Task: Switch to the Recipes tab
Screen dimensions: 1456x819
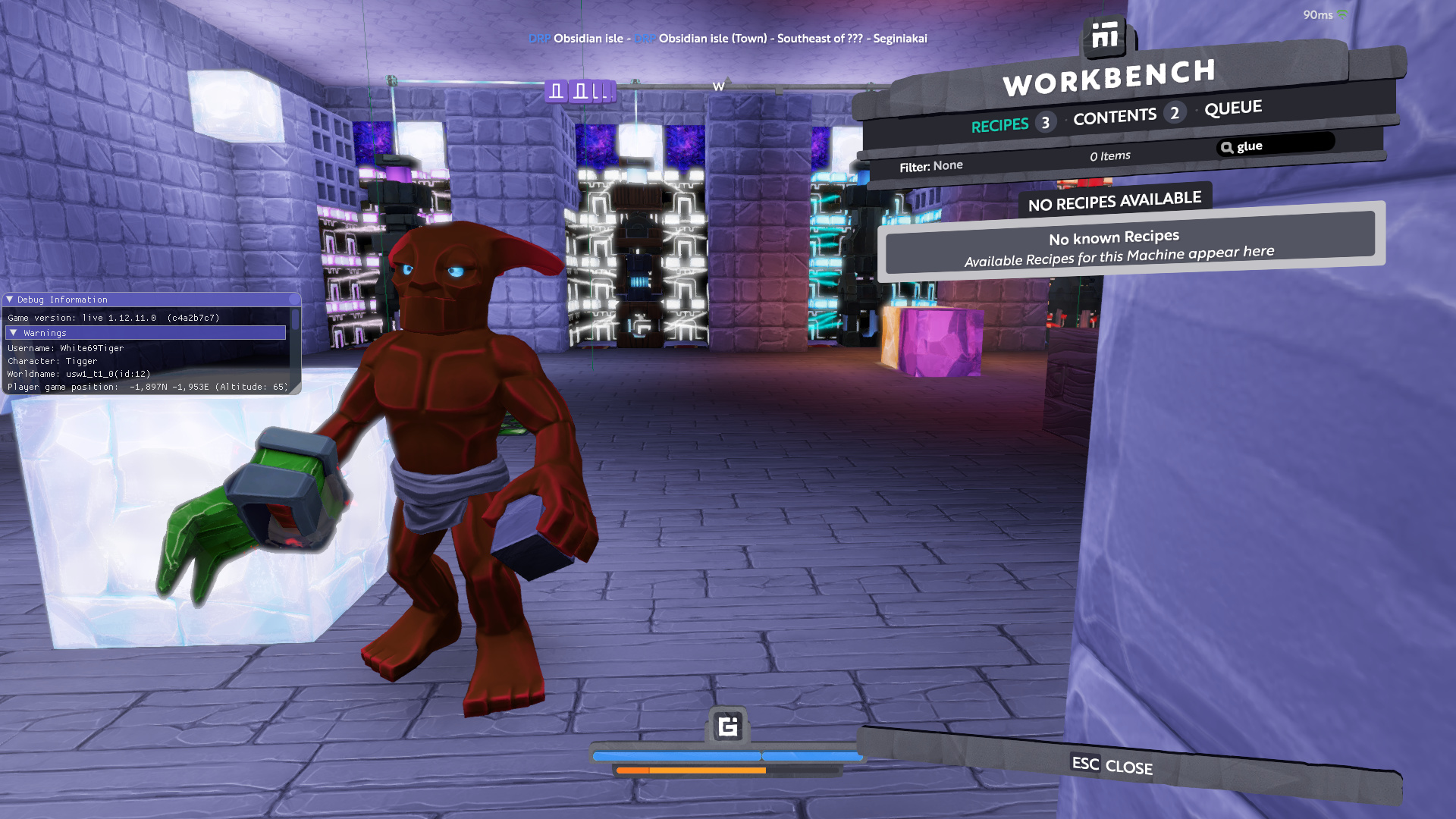Action: pos(999,125)
